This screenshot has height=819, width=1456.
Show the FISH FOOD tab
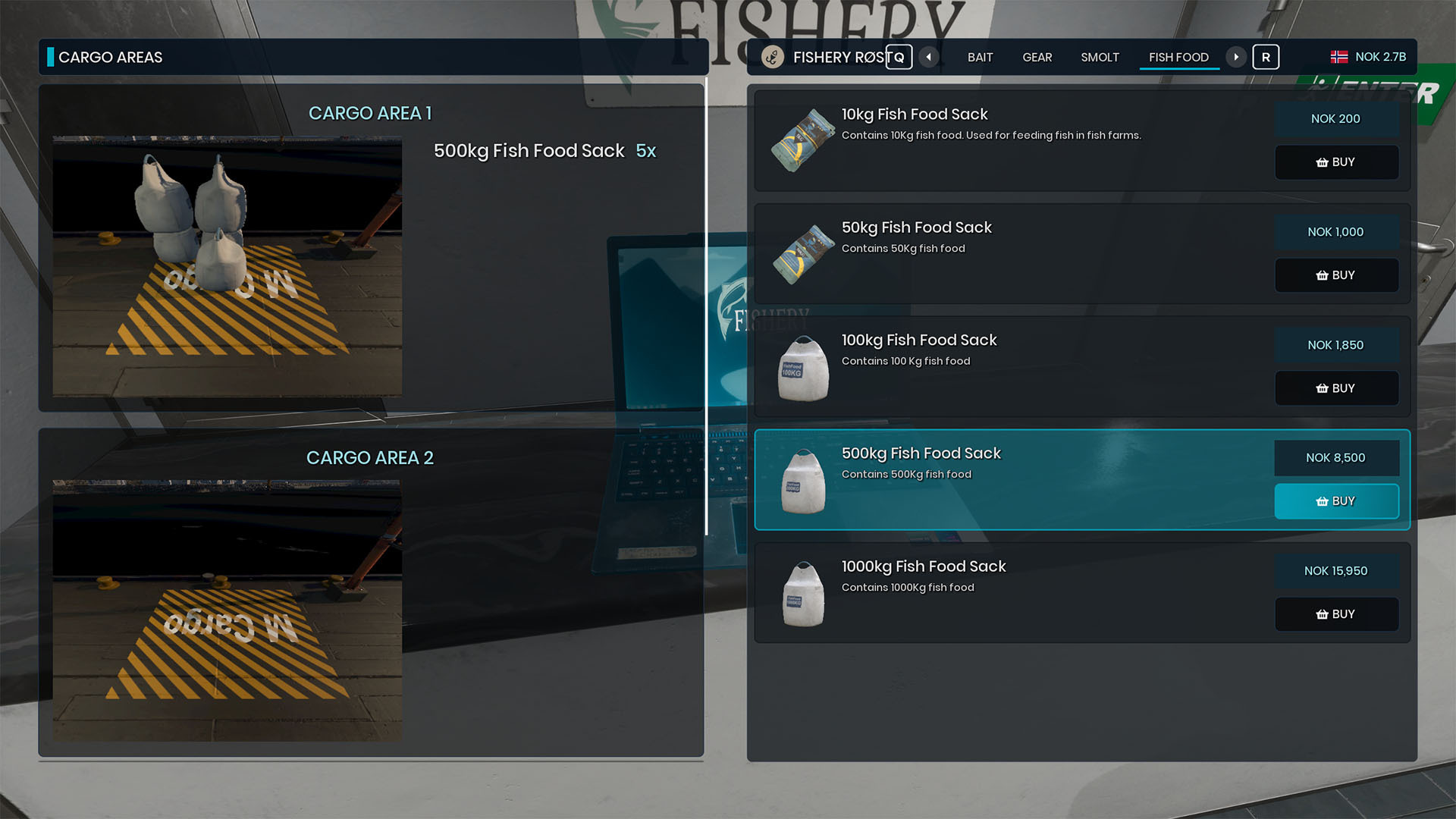coord(1178,58)
